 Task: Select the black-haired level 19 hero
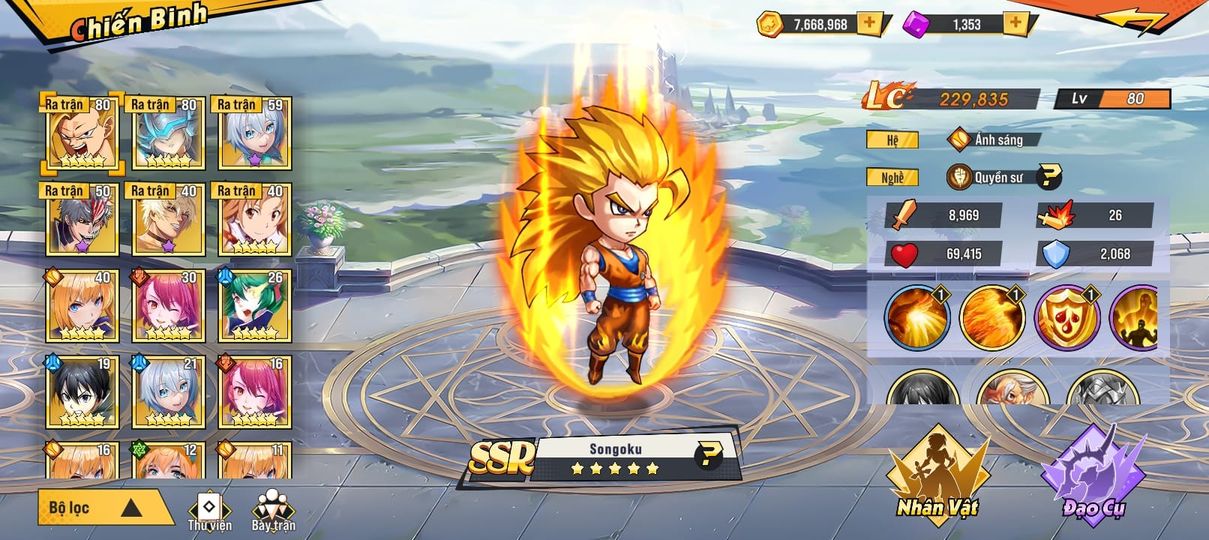(x=80, y=392)
